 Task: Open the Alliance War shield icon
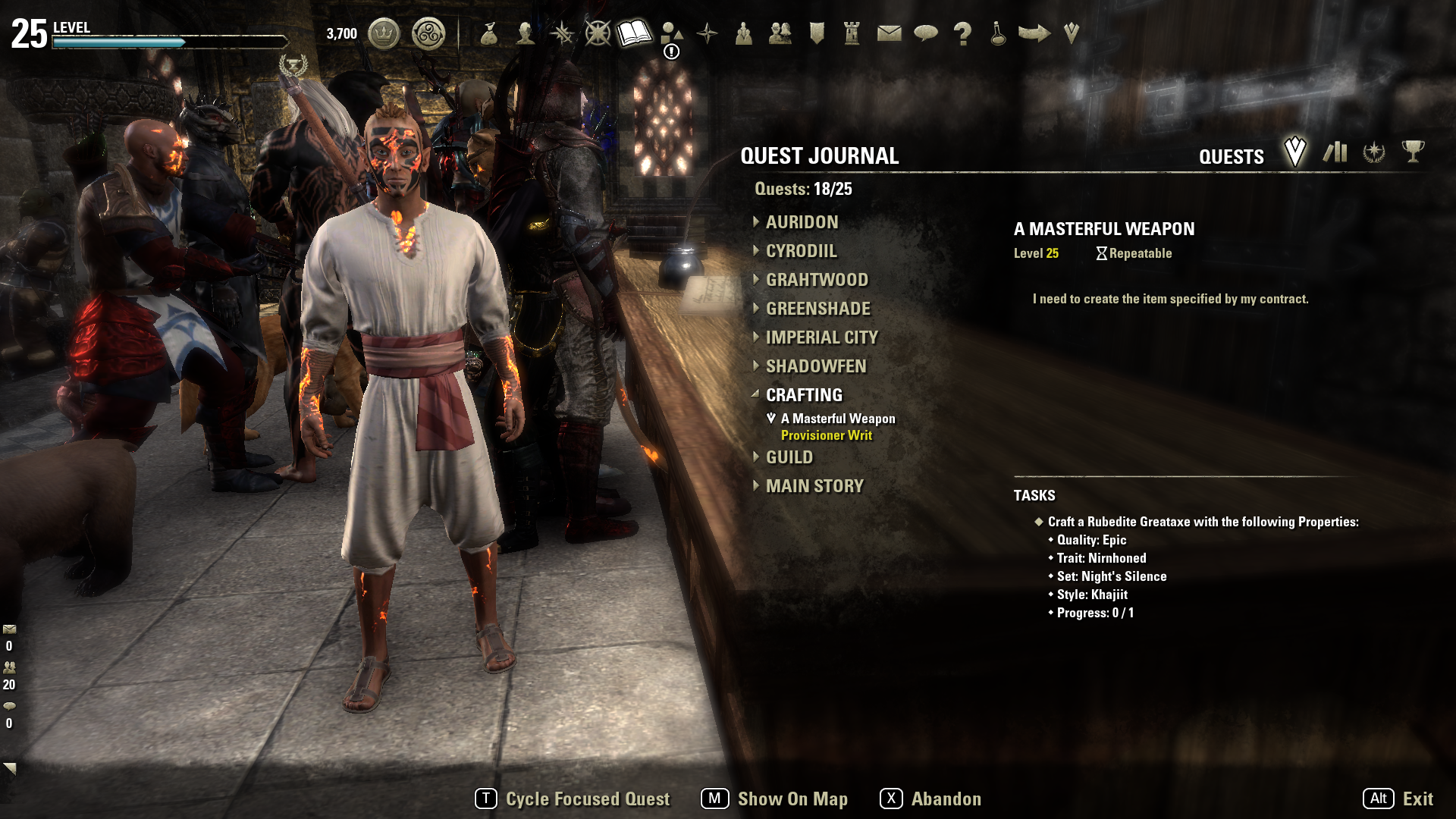click(x=817, y=33)
